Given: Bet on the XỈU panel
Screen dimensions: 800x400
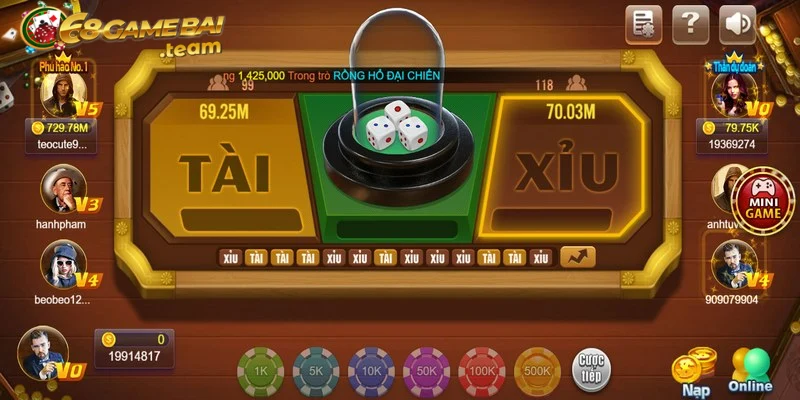Looking at the screenshot, I should click(565, 170).
